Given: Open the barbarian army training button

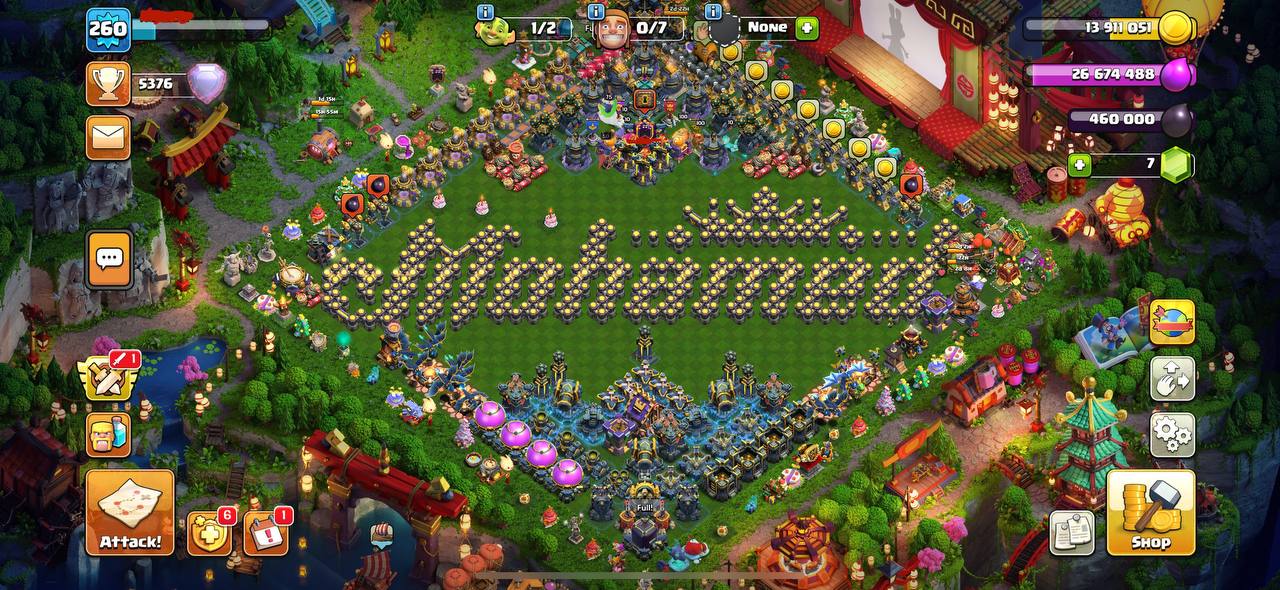Looking at the screenshot, I should (x=108, y=434).
